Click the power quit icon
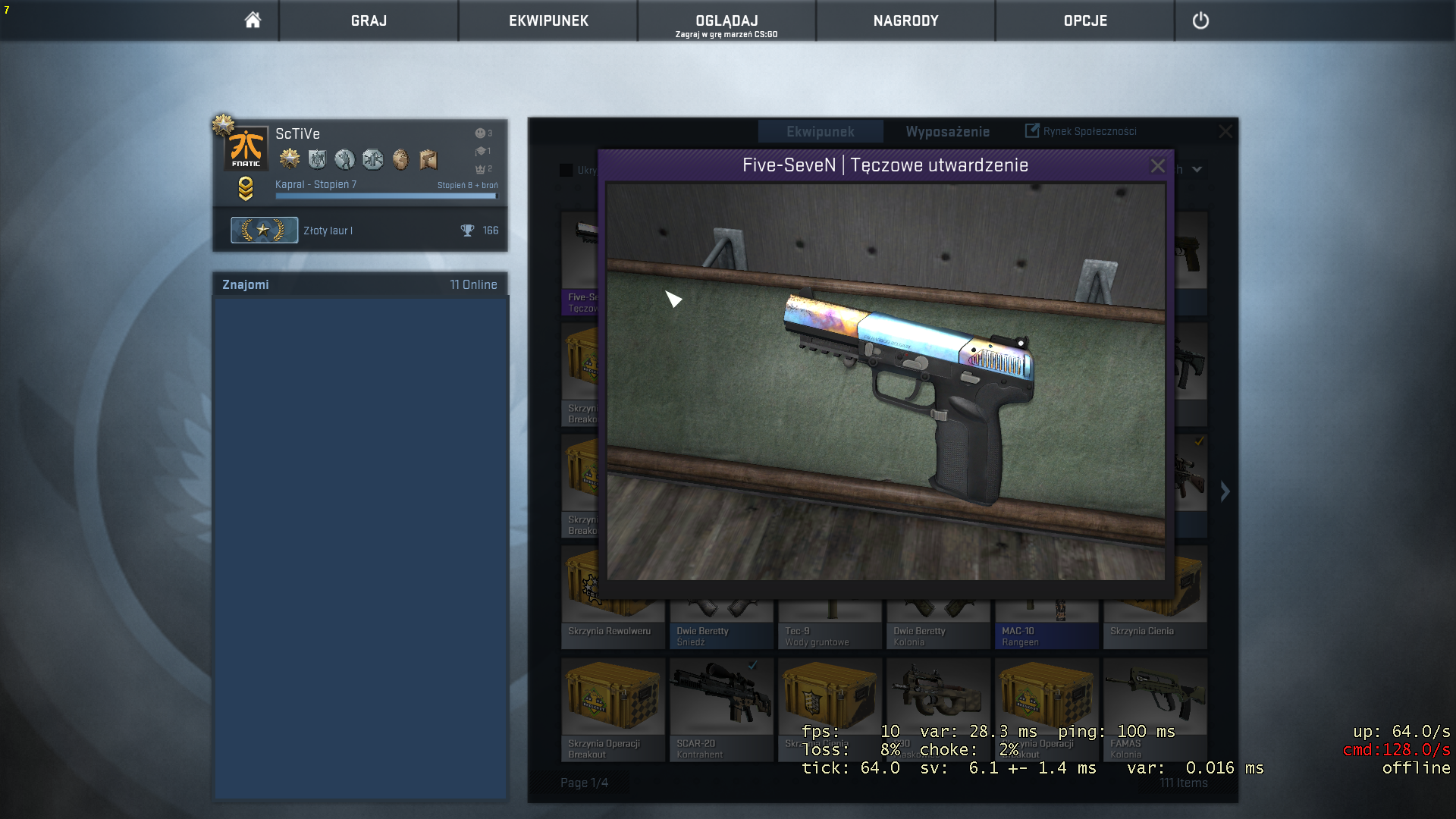This screenshot has width=1456, height=819. (x=1200, y=20)
